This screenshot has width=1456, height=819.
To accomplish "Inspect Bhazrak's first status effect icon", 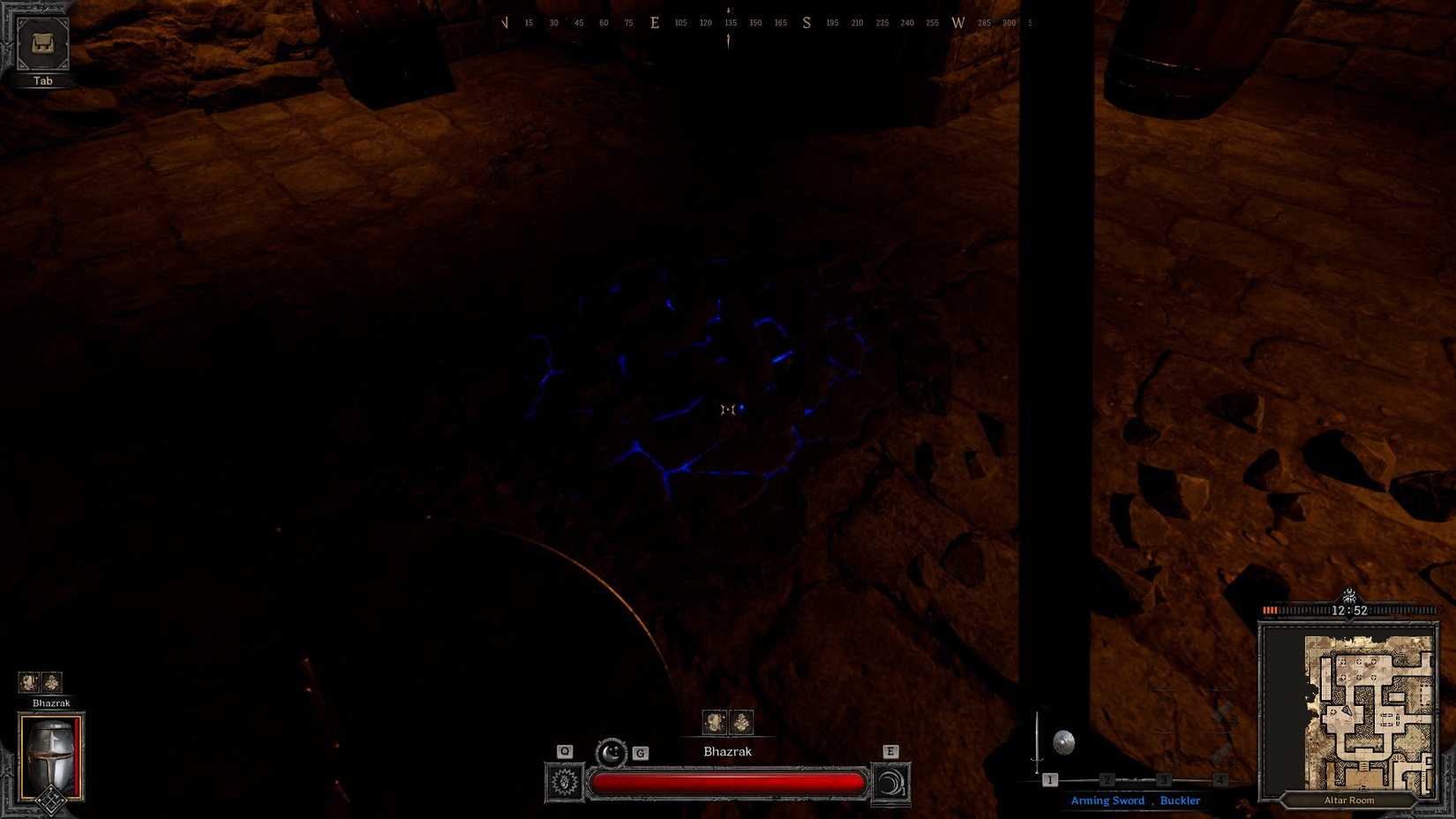I will click(x=715, y=722).
